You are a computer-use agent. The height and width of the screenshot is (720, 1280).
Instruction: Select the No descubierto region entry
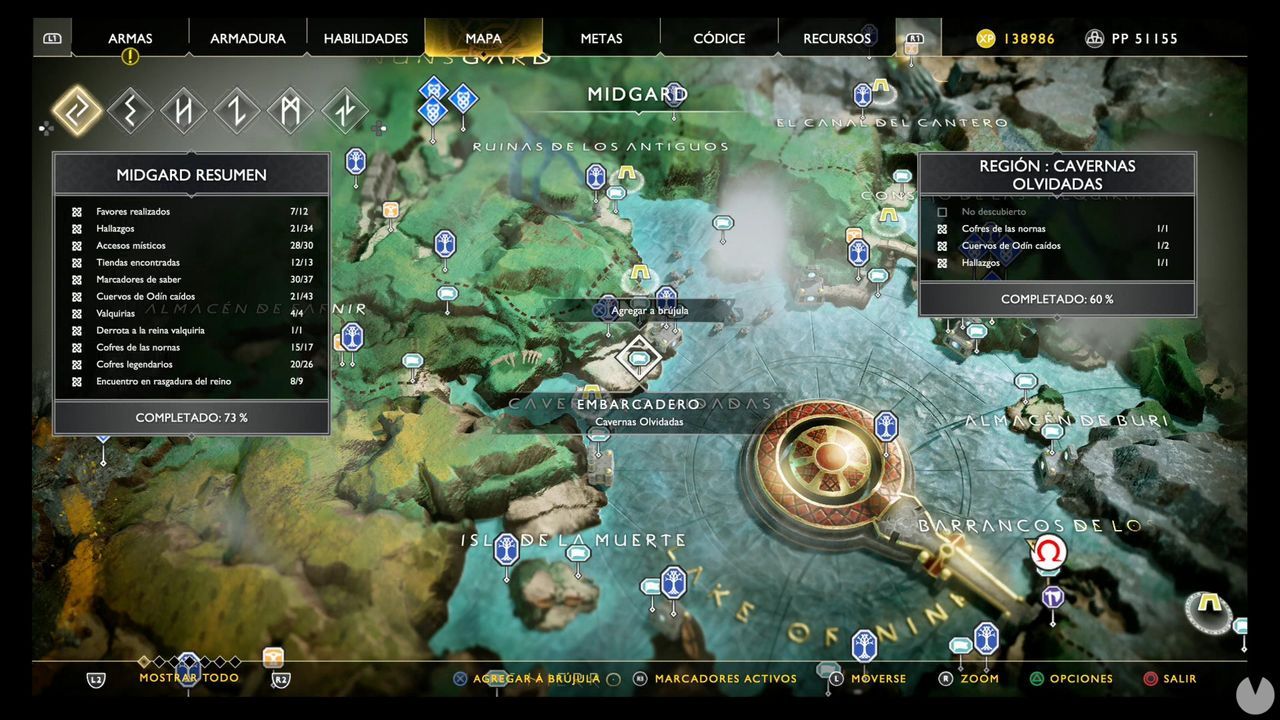click(1054, 212)
